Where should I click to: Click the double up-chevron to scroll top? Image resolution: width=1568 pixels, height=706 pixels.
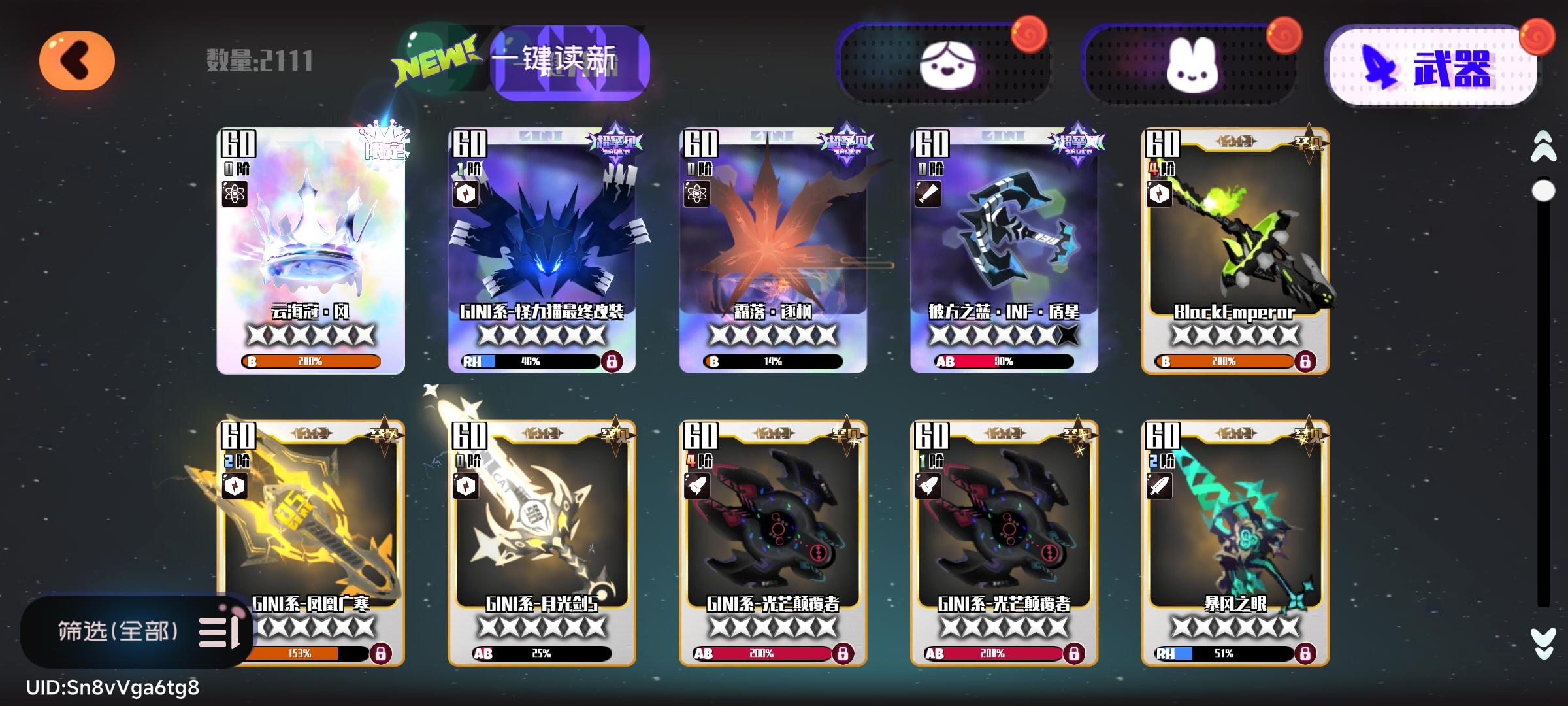(1543, 149)
